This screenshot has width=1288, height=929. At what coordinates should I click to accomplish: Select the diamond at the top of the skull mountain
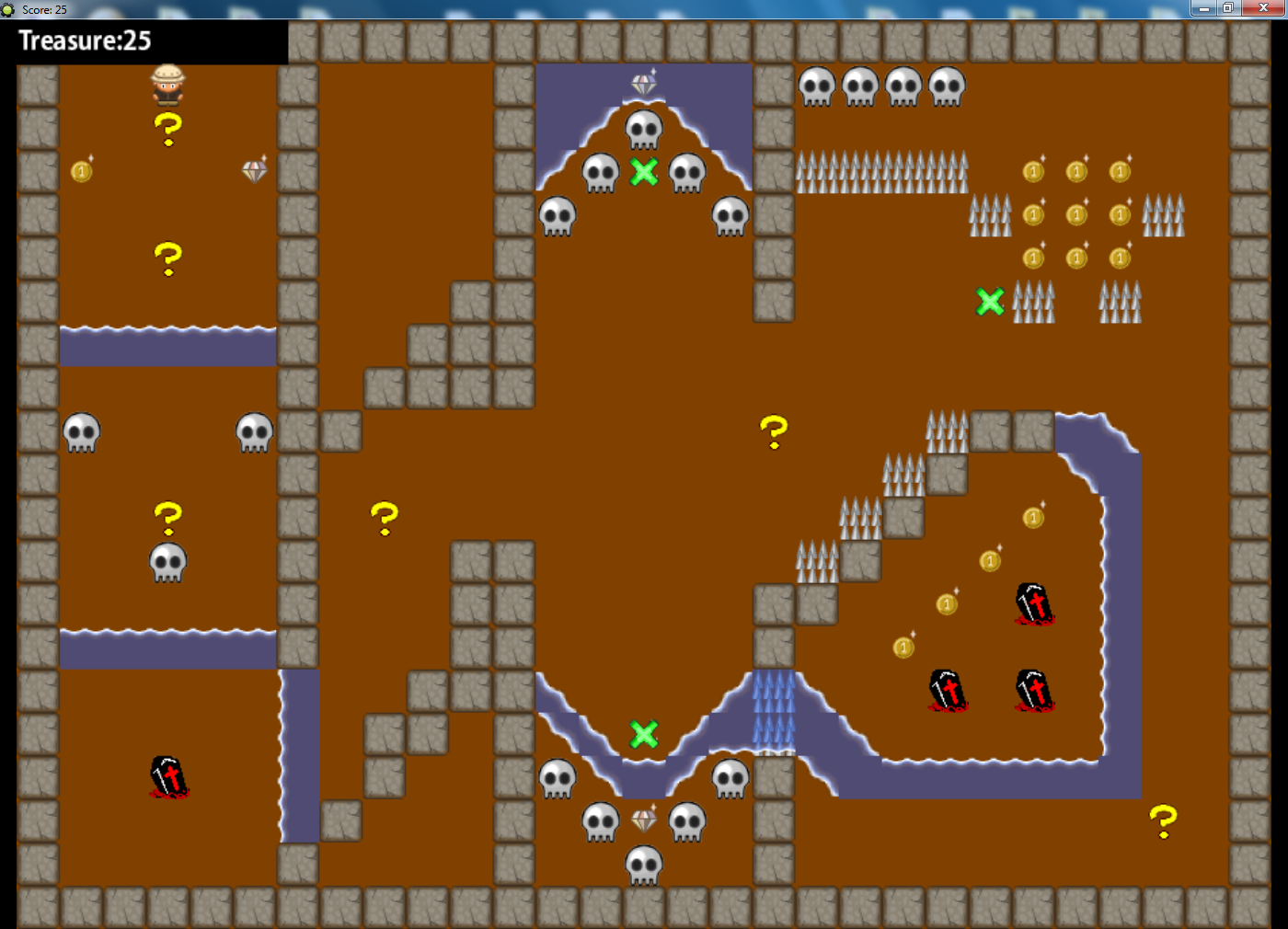[x=644, y=83]
